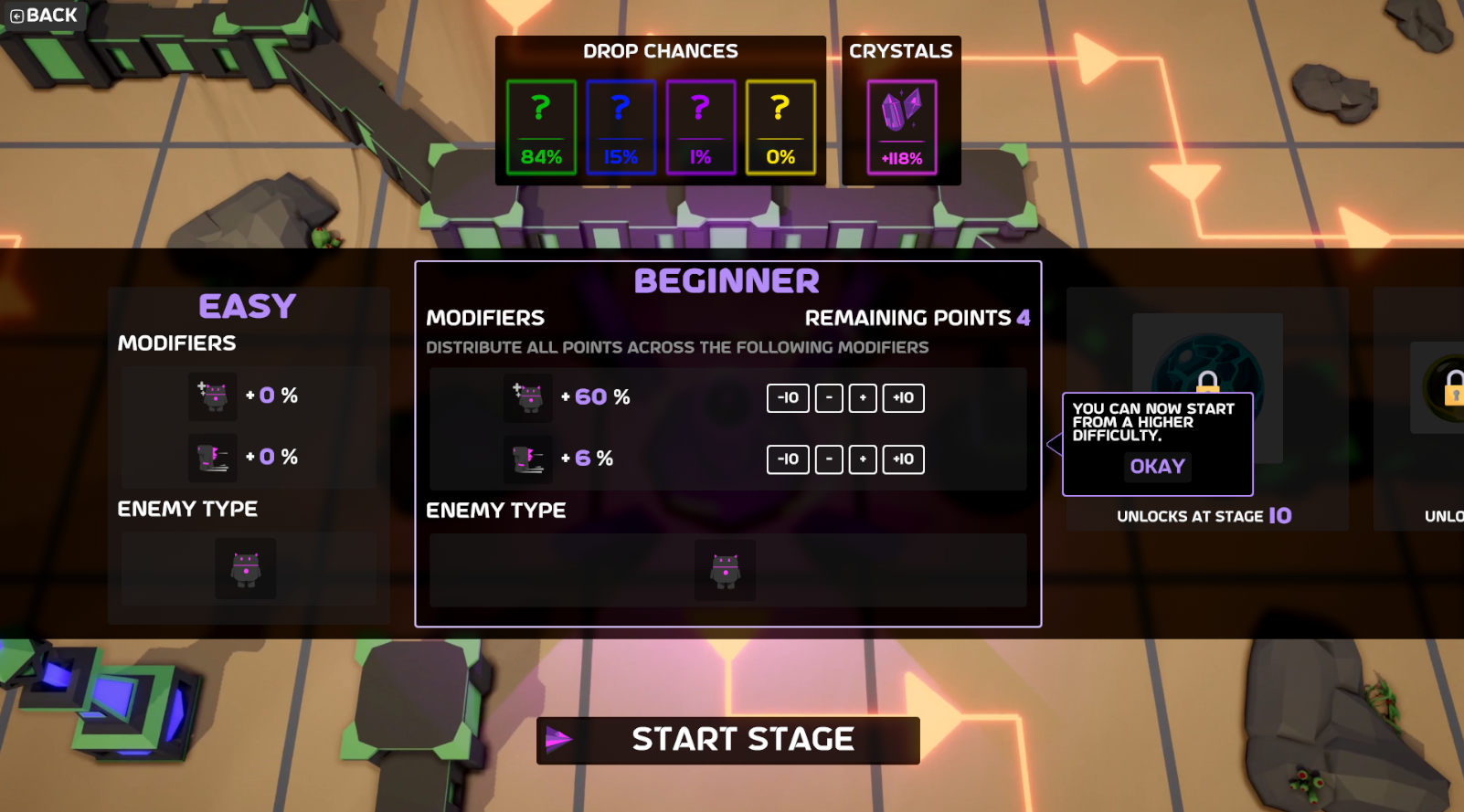Image resolution: width=1464 pixels, height=812 pixels.
Task: Click the enemy speed modifier icon in Beginner panel
Action: pos(527,459)
